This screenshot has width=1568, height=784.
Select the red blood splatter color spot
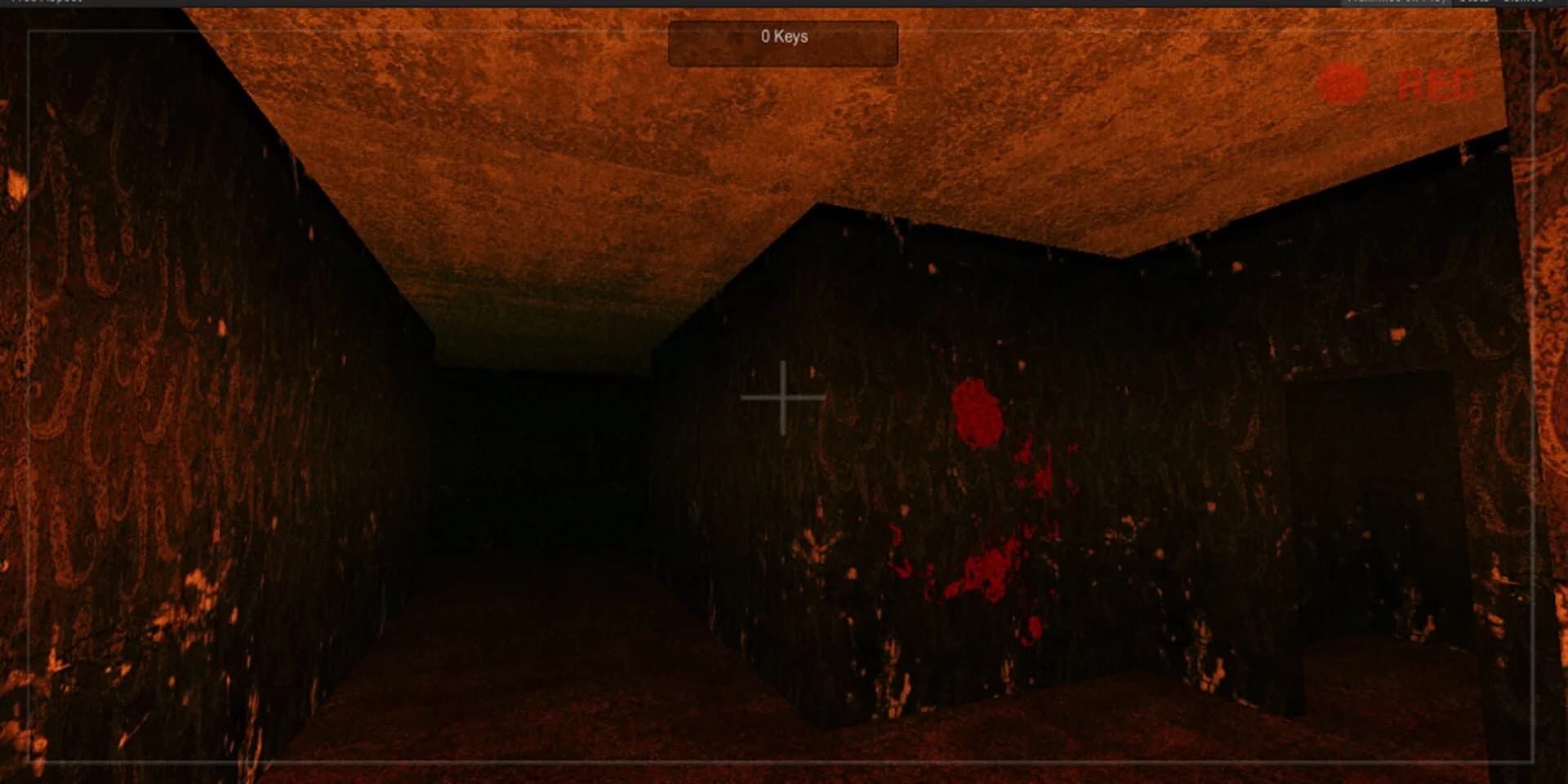pos(977,415)
